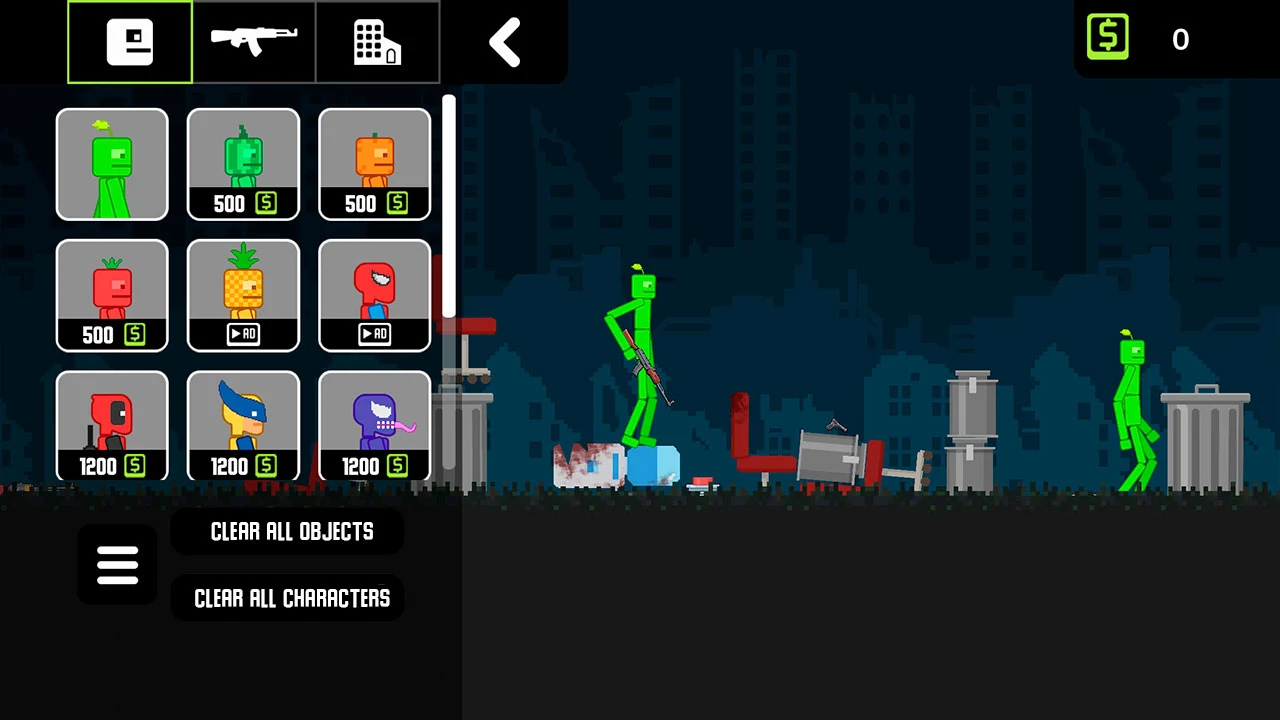
Task: Open the buildings category icon
Action: [376, 41]
